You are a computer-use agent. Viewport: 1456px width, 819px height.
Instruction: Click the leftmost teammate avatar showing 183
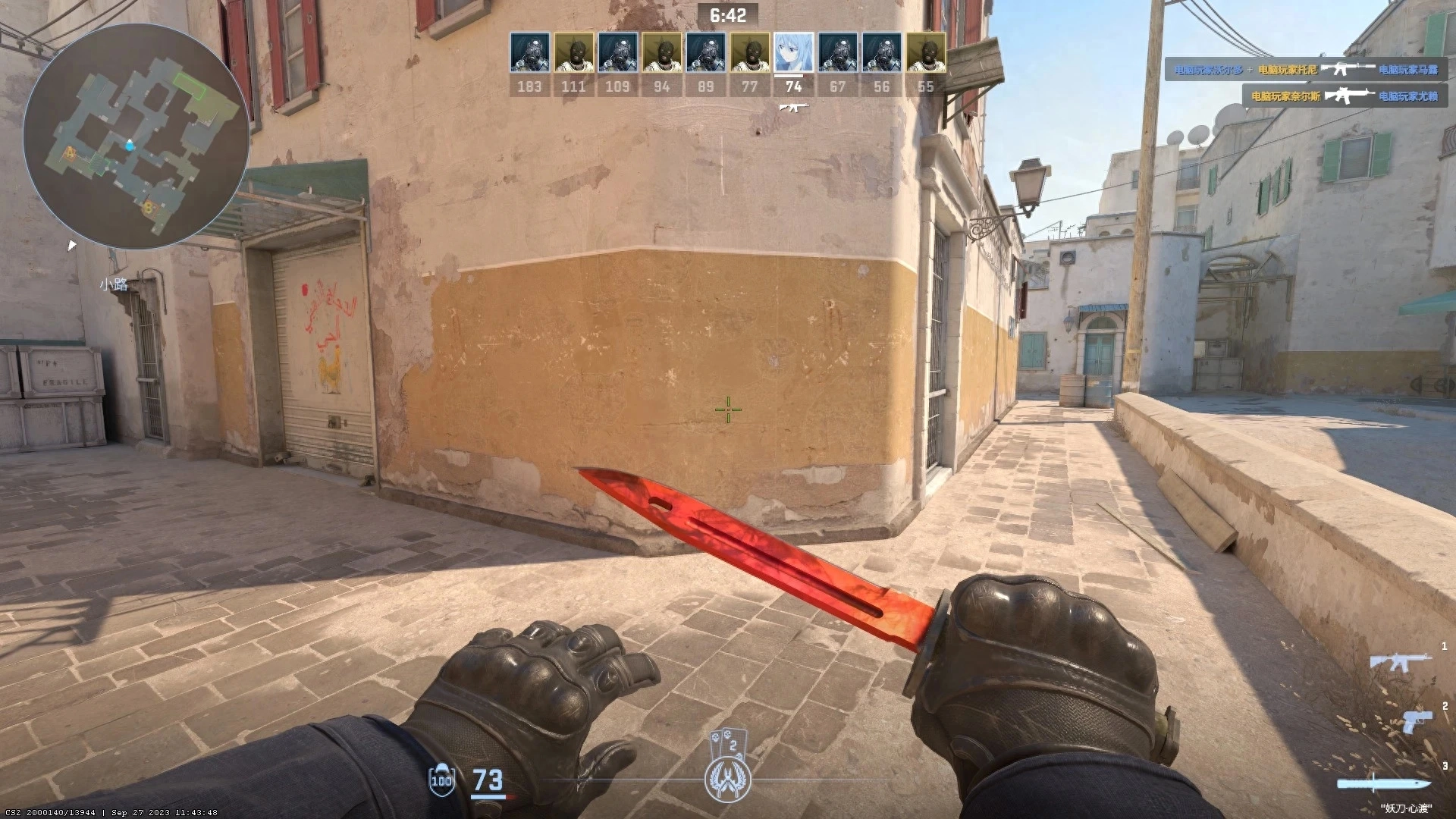(530, 53)
